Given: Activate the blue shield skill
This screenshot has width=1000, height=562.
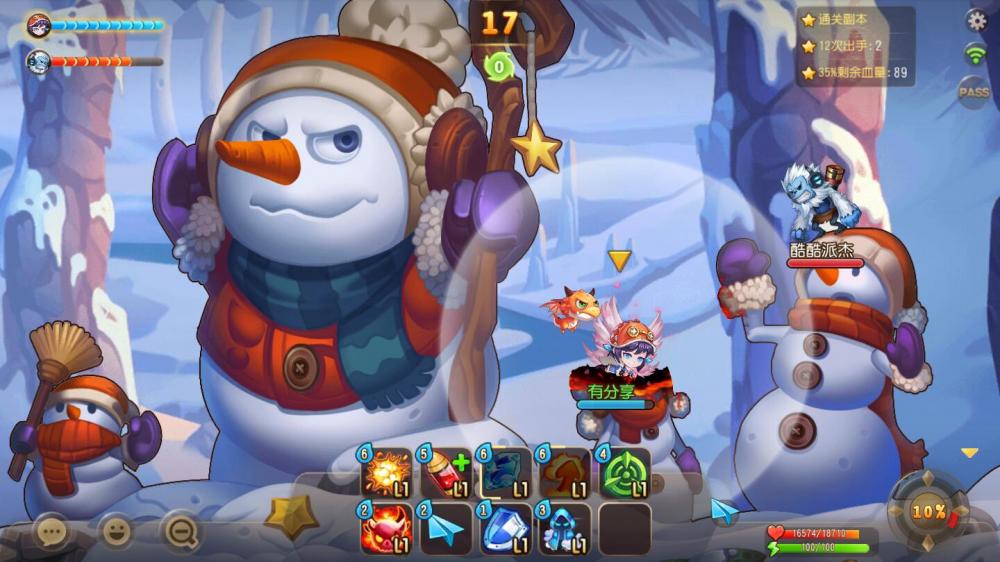Looking at the screenshot, I should (x=506, y=529).
